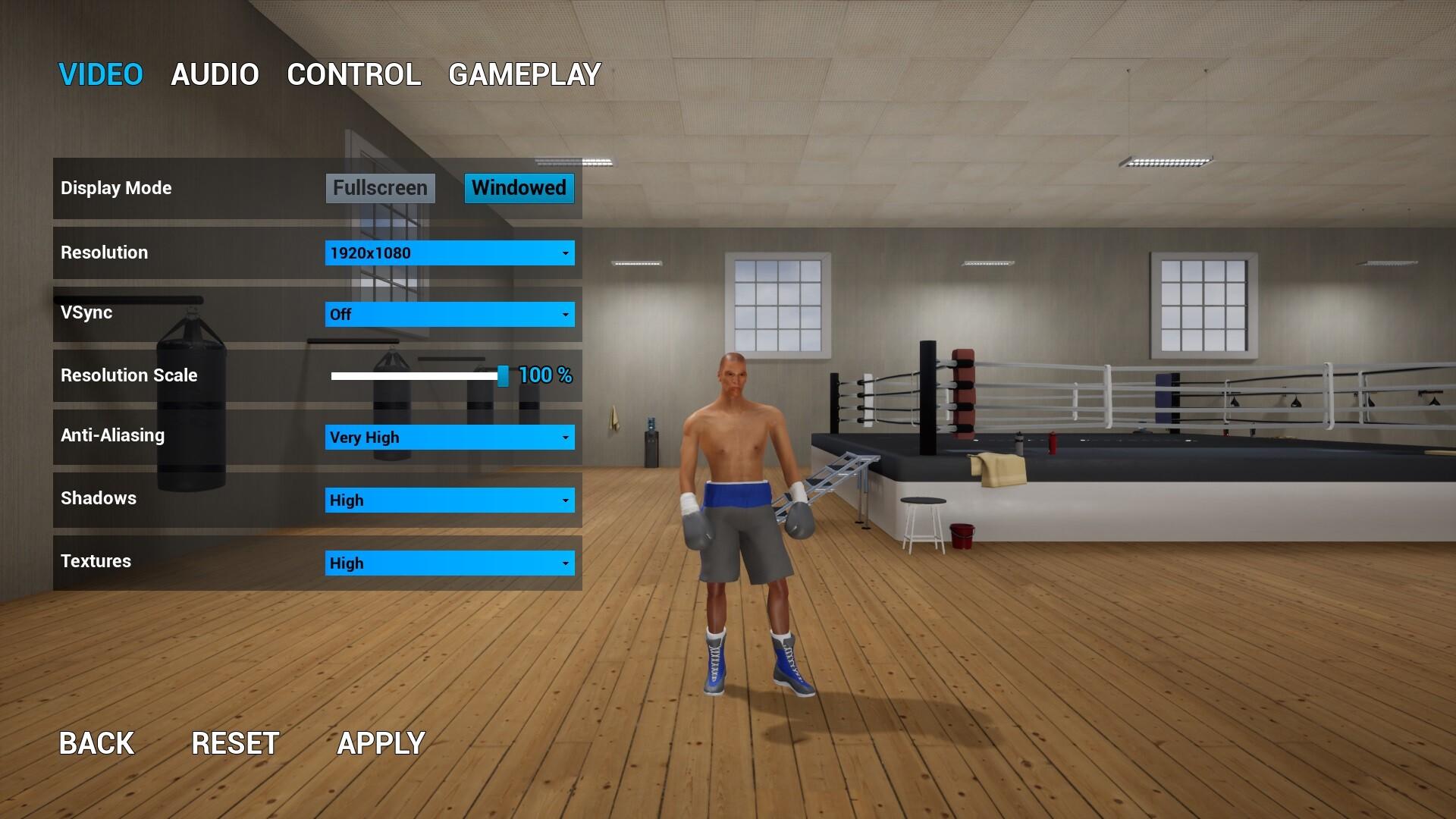Open the CONTROL tab
Viewport: 1456px width, 819px height.
[354, 74]
